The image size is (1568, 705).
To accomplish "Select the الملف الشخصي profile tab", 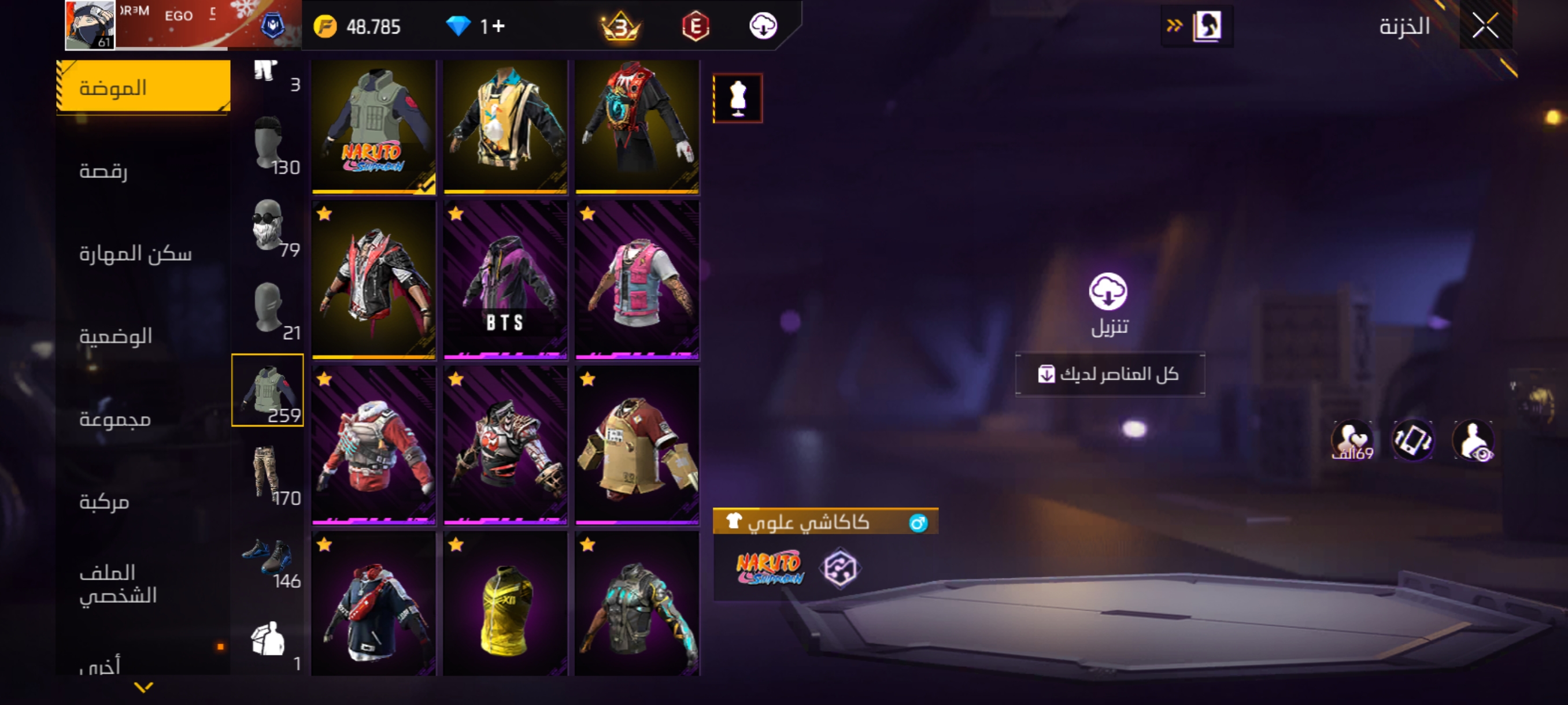I will coord(118,583).
